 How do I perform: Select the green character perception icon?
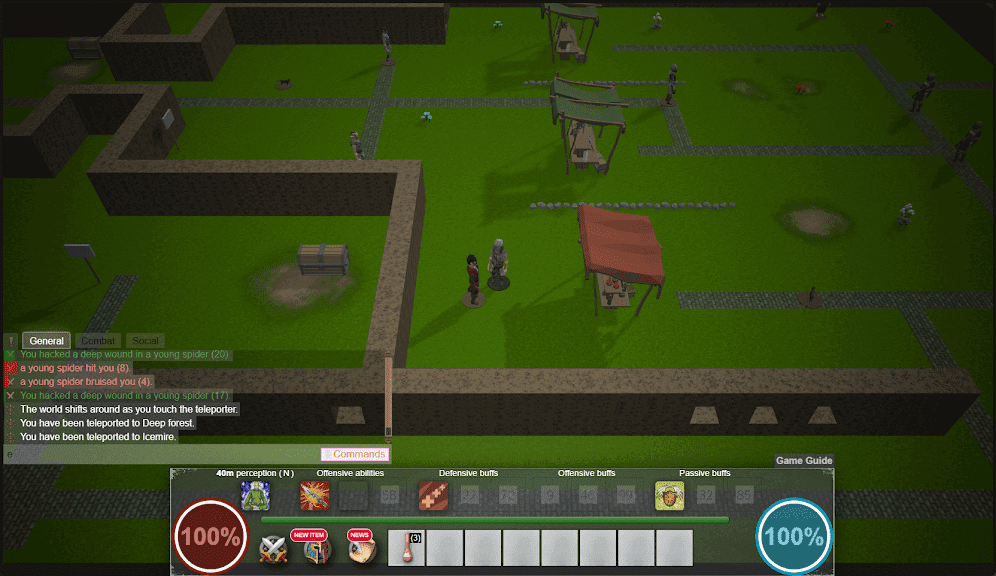click(x=255, y=496)
